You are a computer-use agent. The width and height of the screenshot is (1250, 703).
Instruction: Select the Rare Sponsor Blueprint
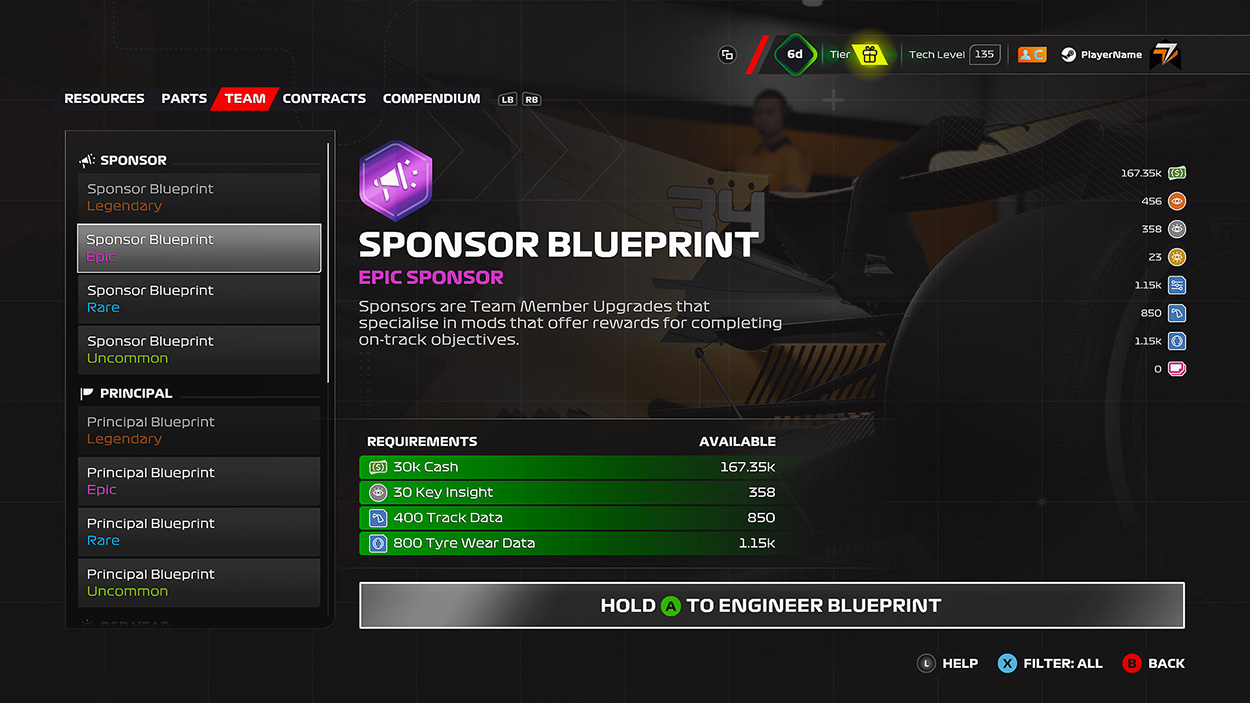click(199, 299)
